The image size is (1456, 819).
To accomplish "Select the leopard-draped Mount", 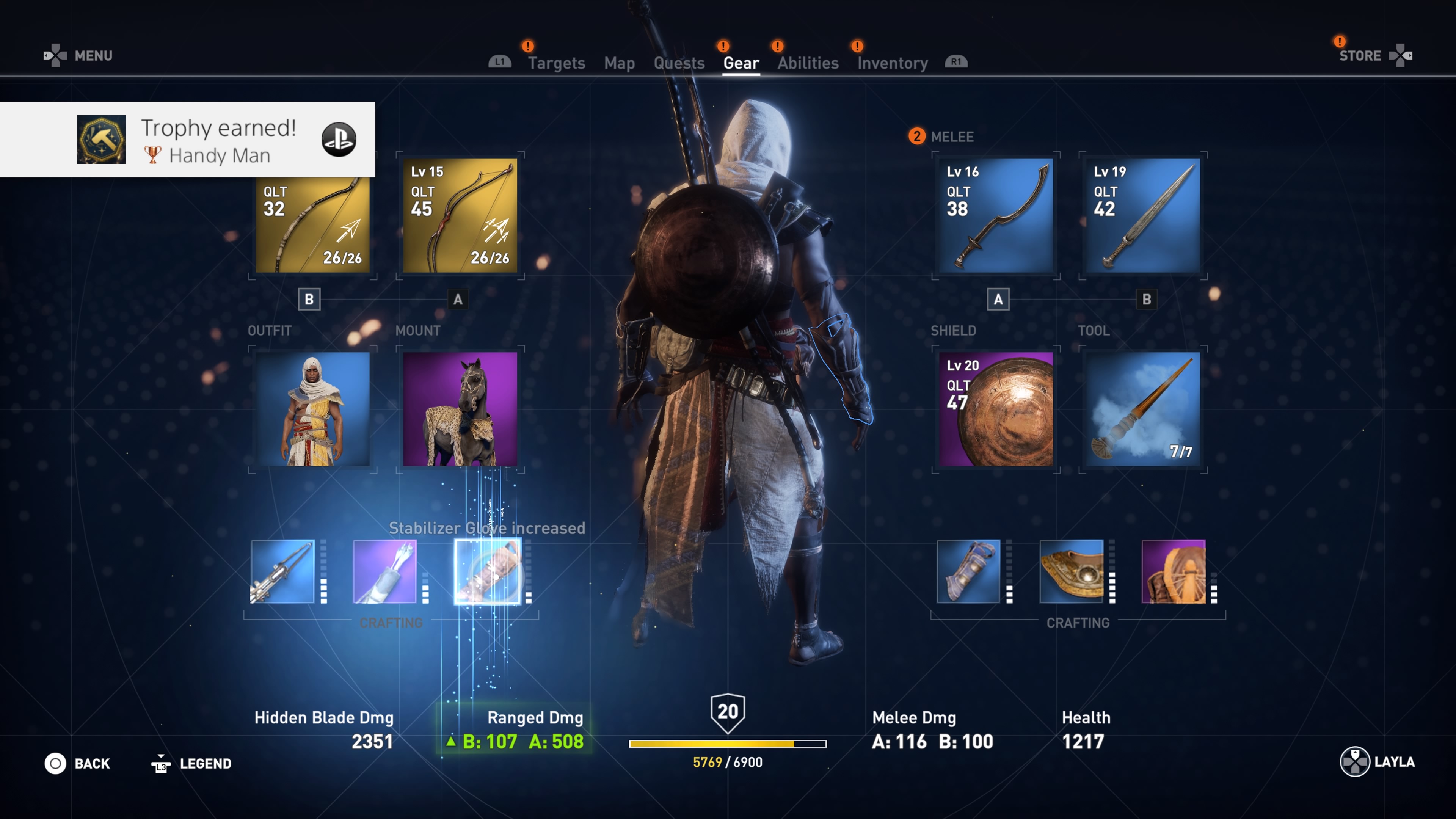I will click(459, 410).
